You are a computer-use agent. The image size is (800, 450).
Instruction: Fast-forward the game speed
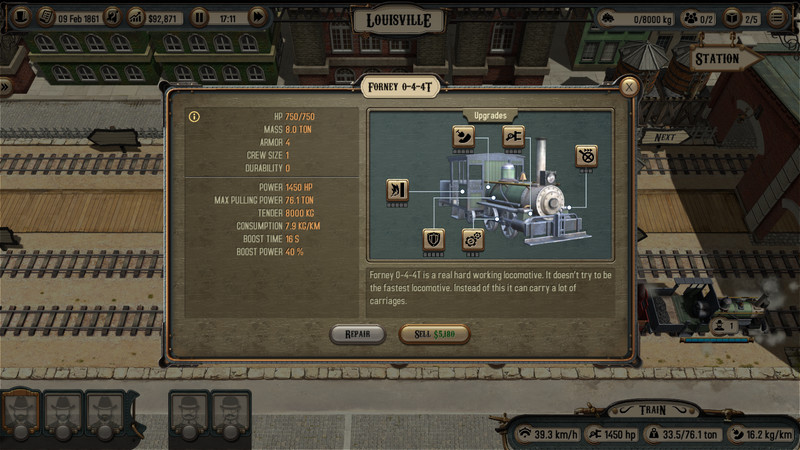(x=257, y=17)
